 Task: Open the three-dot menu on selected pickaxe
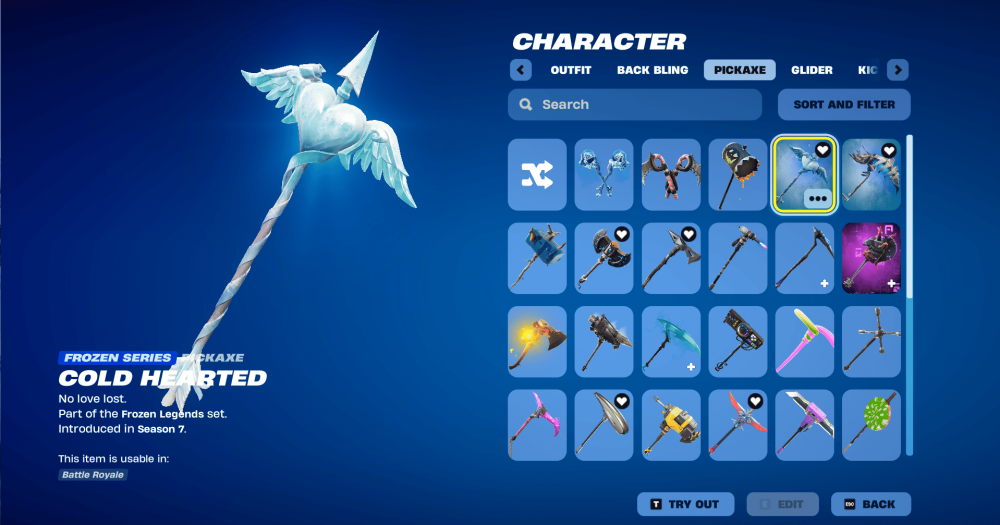click(818, 199)
